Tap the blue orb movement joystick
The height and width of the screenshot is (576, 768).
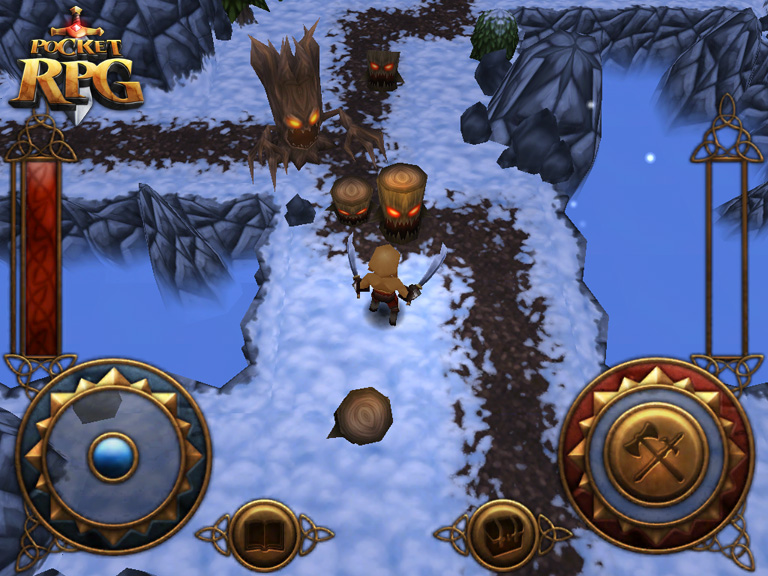pyautogui.click(x=113, y=457)
